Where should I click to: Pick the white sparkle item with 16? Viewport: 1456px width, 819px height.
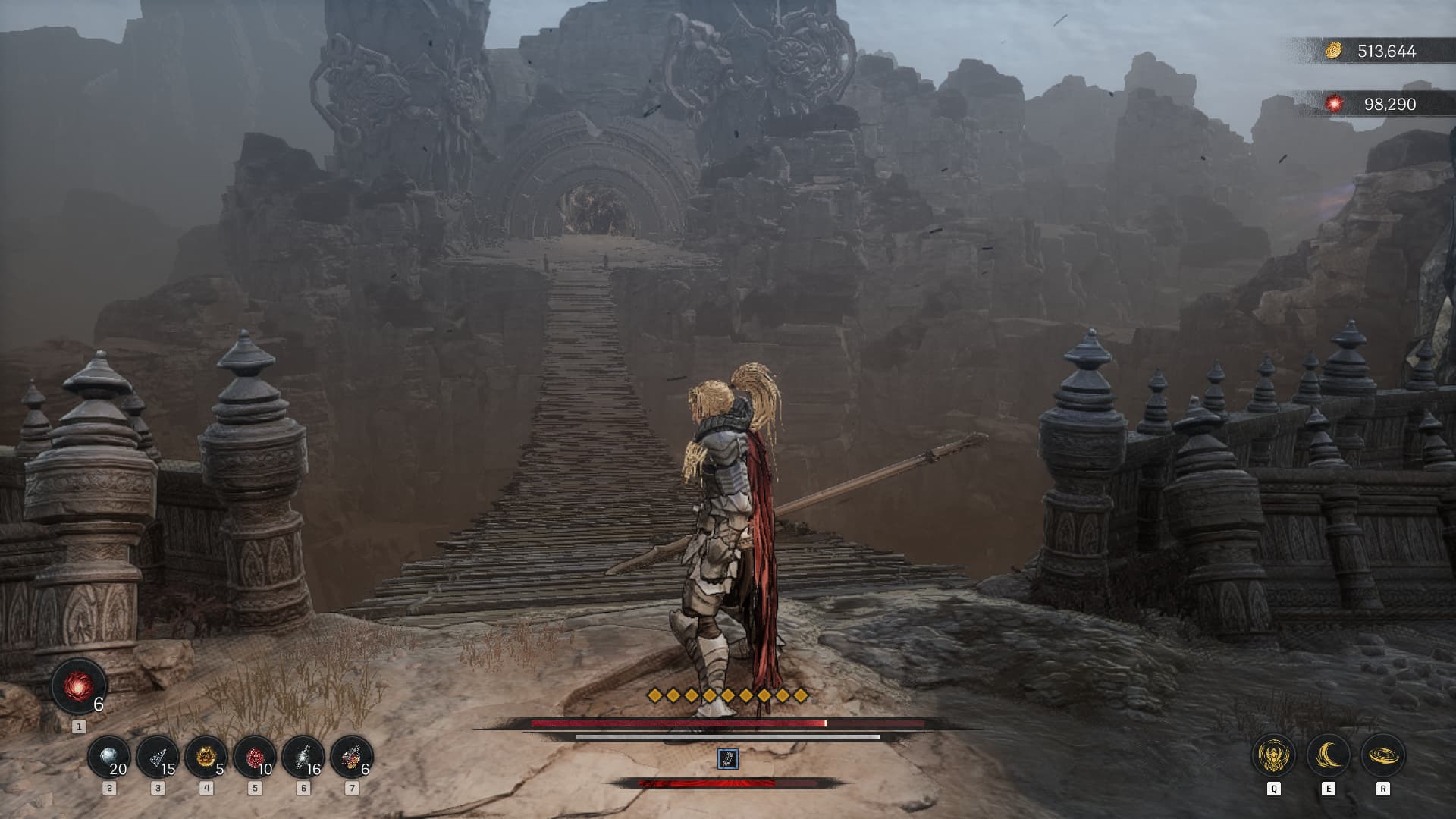303,757
